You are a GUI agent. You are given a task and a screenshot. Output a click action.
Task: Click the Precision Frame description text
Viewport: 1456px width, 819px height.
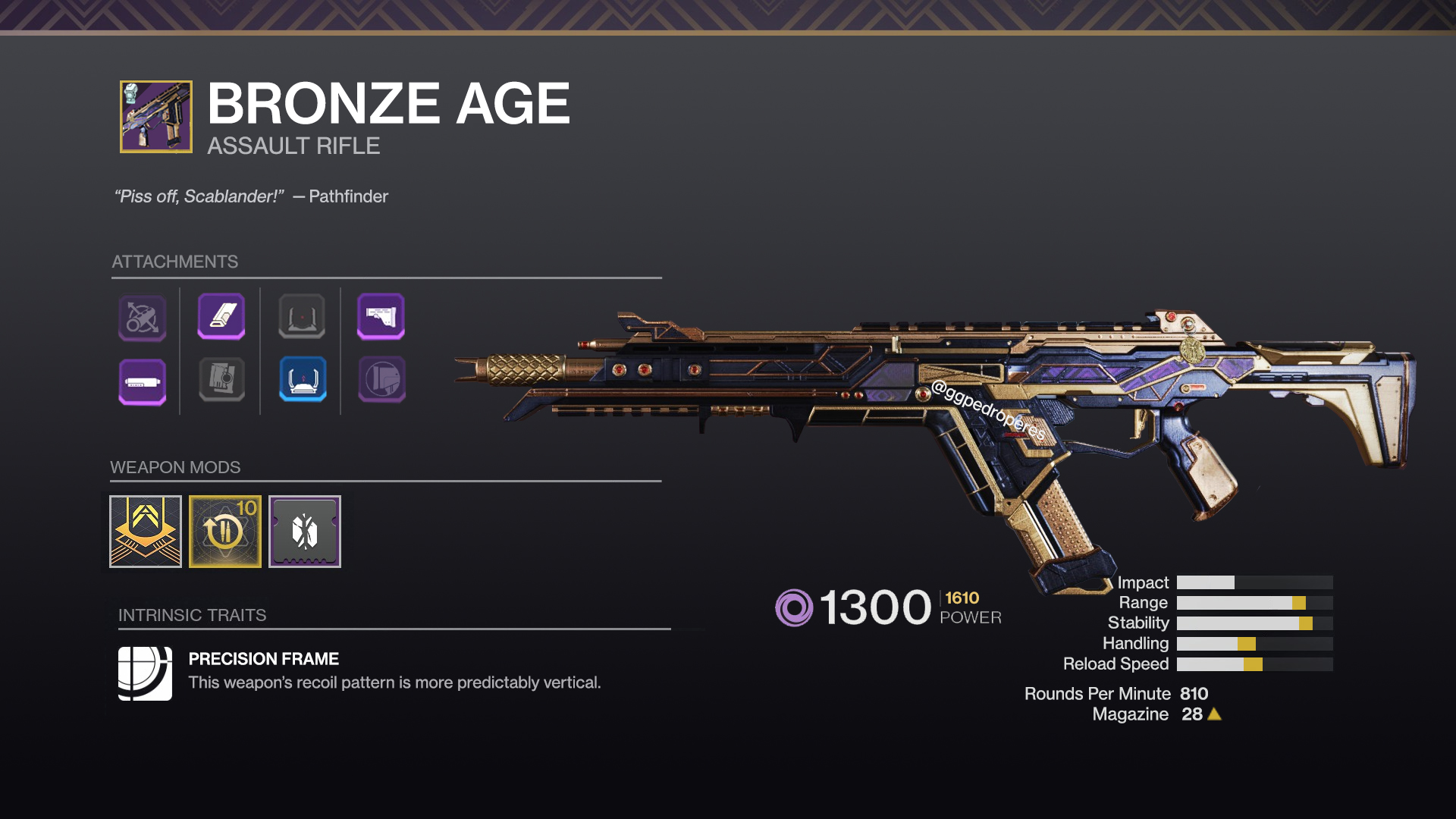[x=394, y=682]
